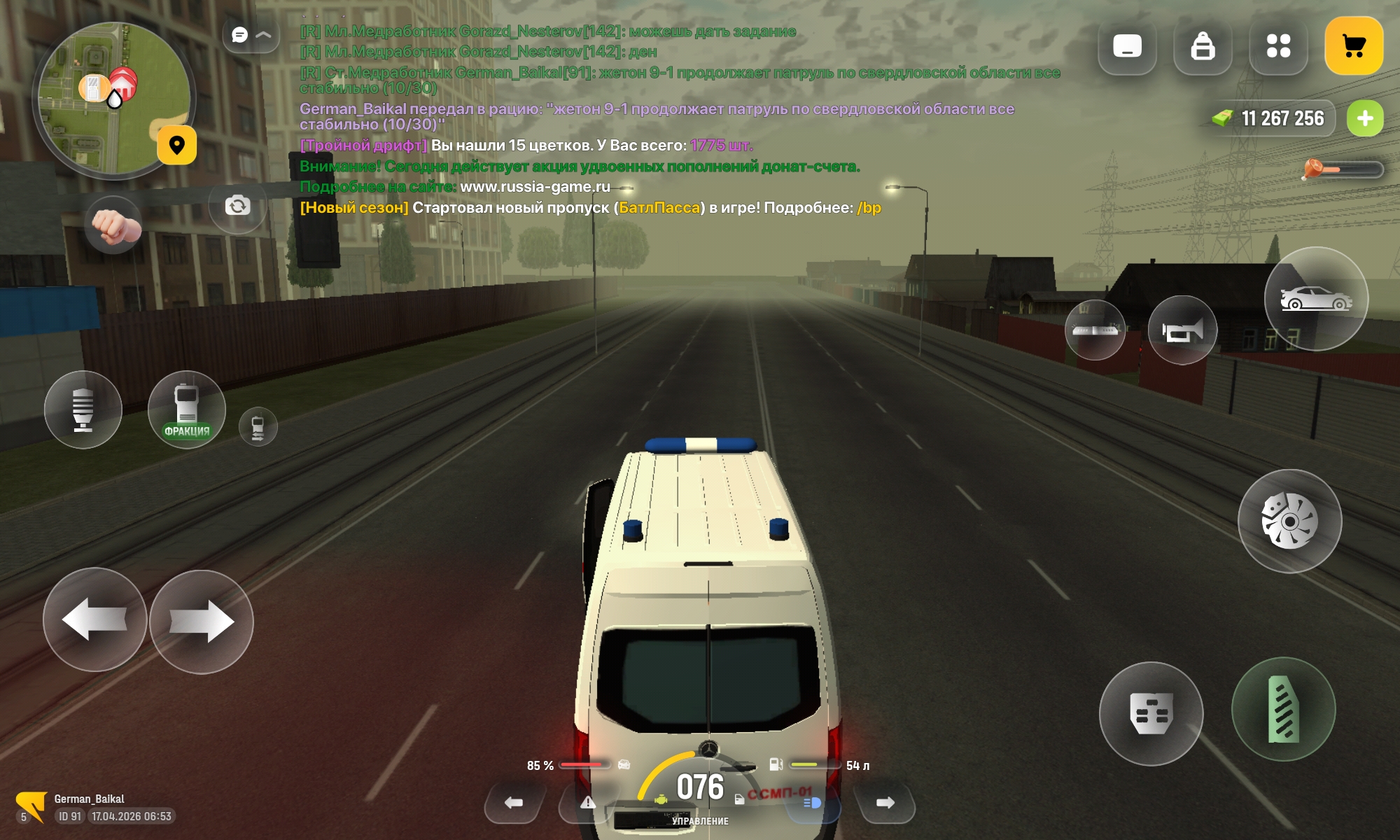The image size is (1400, 840).
Task: Tap the yellow map location pin button
Action: click(x=176, y=145)
